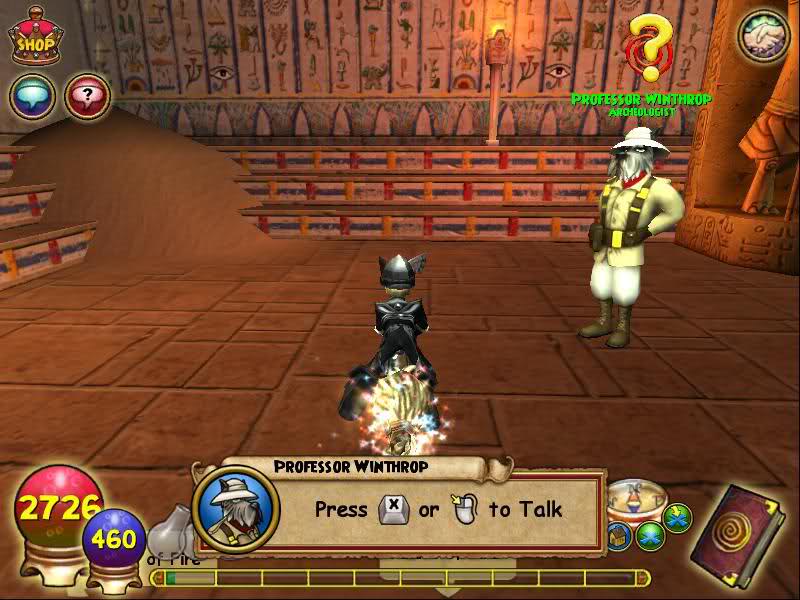Open the blue chat bubble menu
Viewport: 800px width, 600px height.
point(32,97)
